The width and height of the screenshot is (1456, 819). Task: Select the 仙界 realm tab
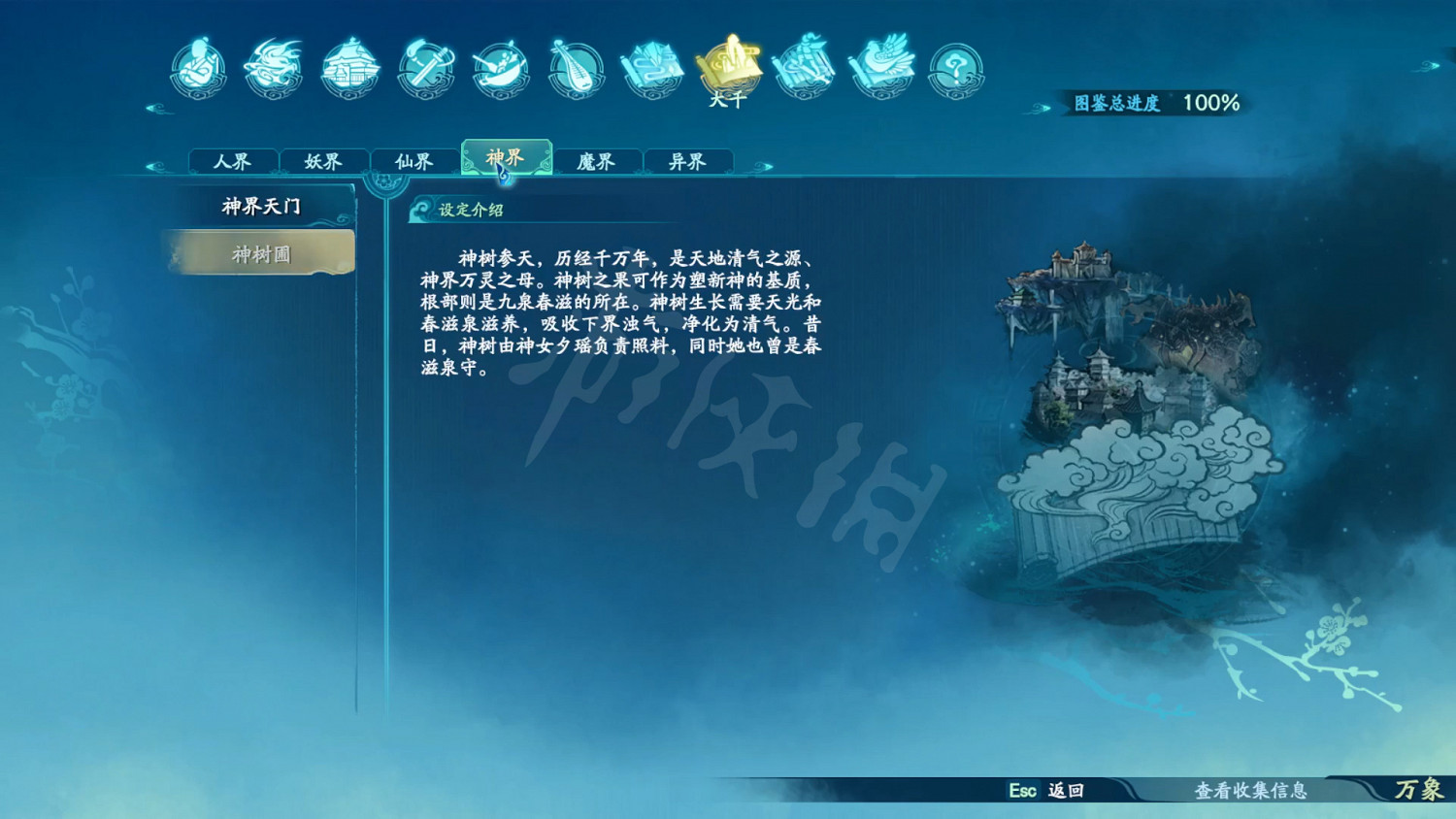[x=415, y=161]
